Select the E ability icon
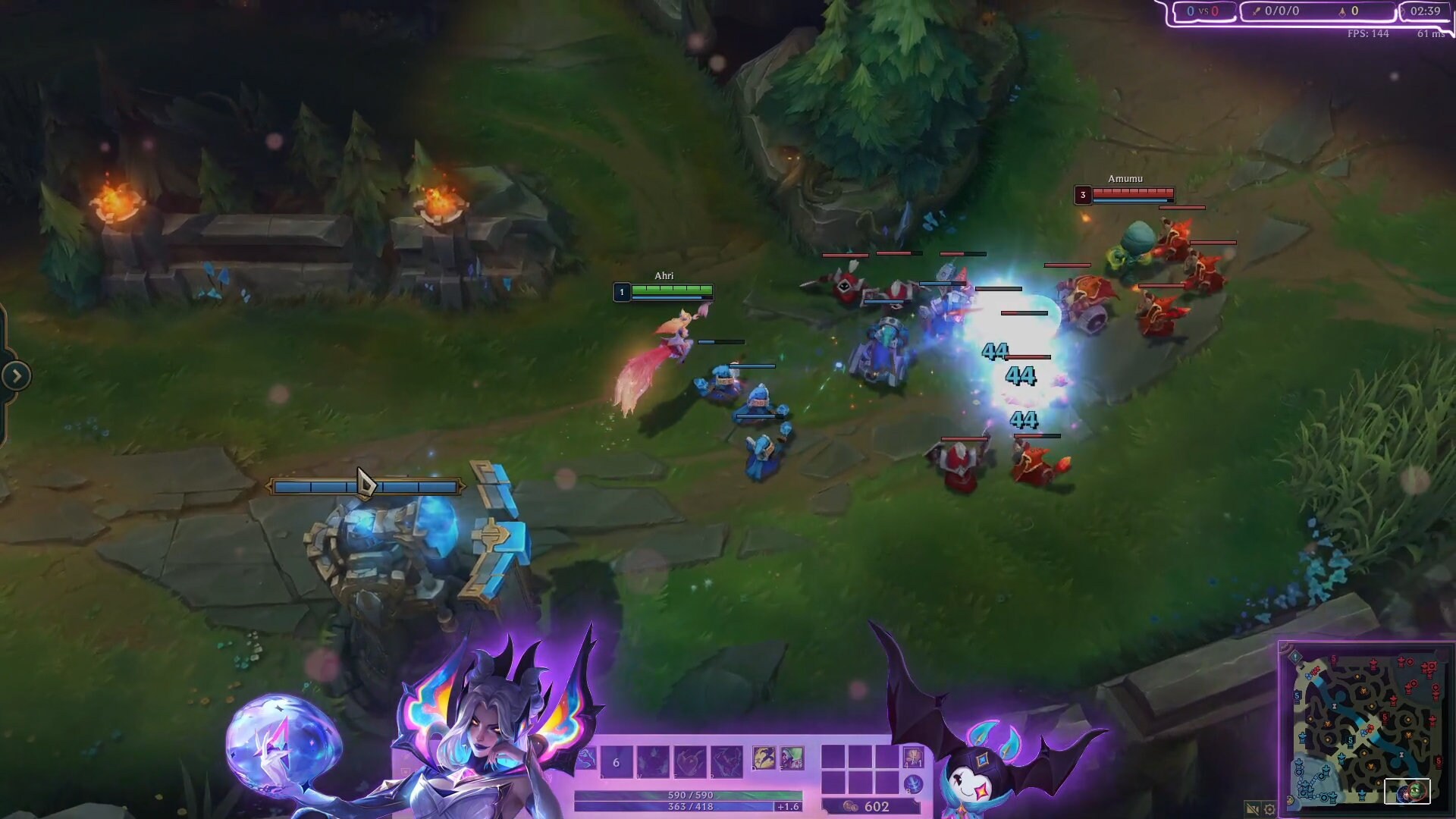 coord(689,762)
